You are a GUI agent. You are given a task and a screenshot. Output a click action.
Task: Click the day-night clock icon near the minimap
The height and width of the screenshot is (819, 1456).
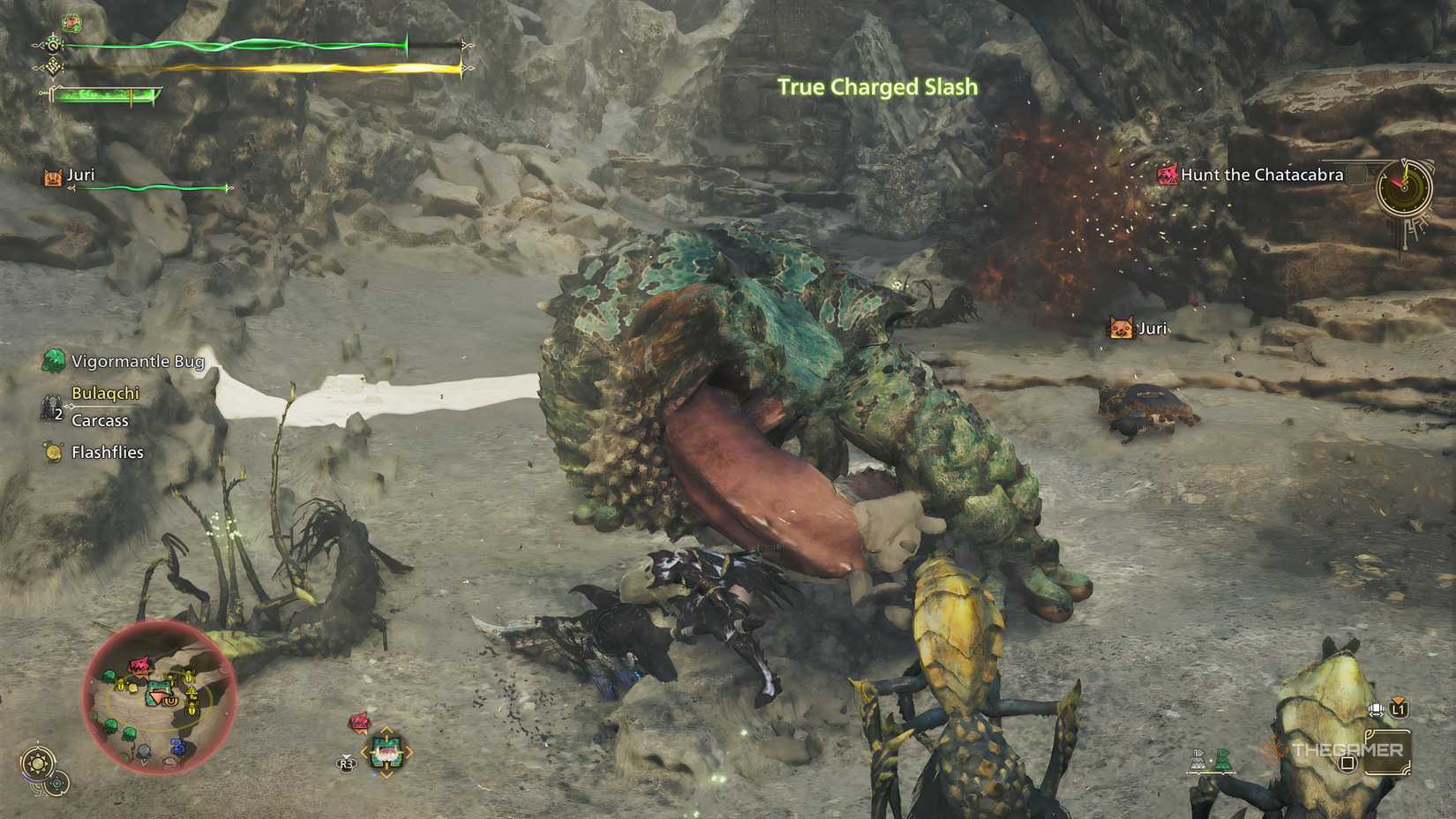pos(40,760)
